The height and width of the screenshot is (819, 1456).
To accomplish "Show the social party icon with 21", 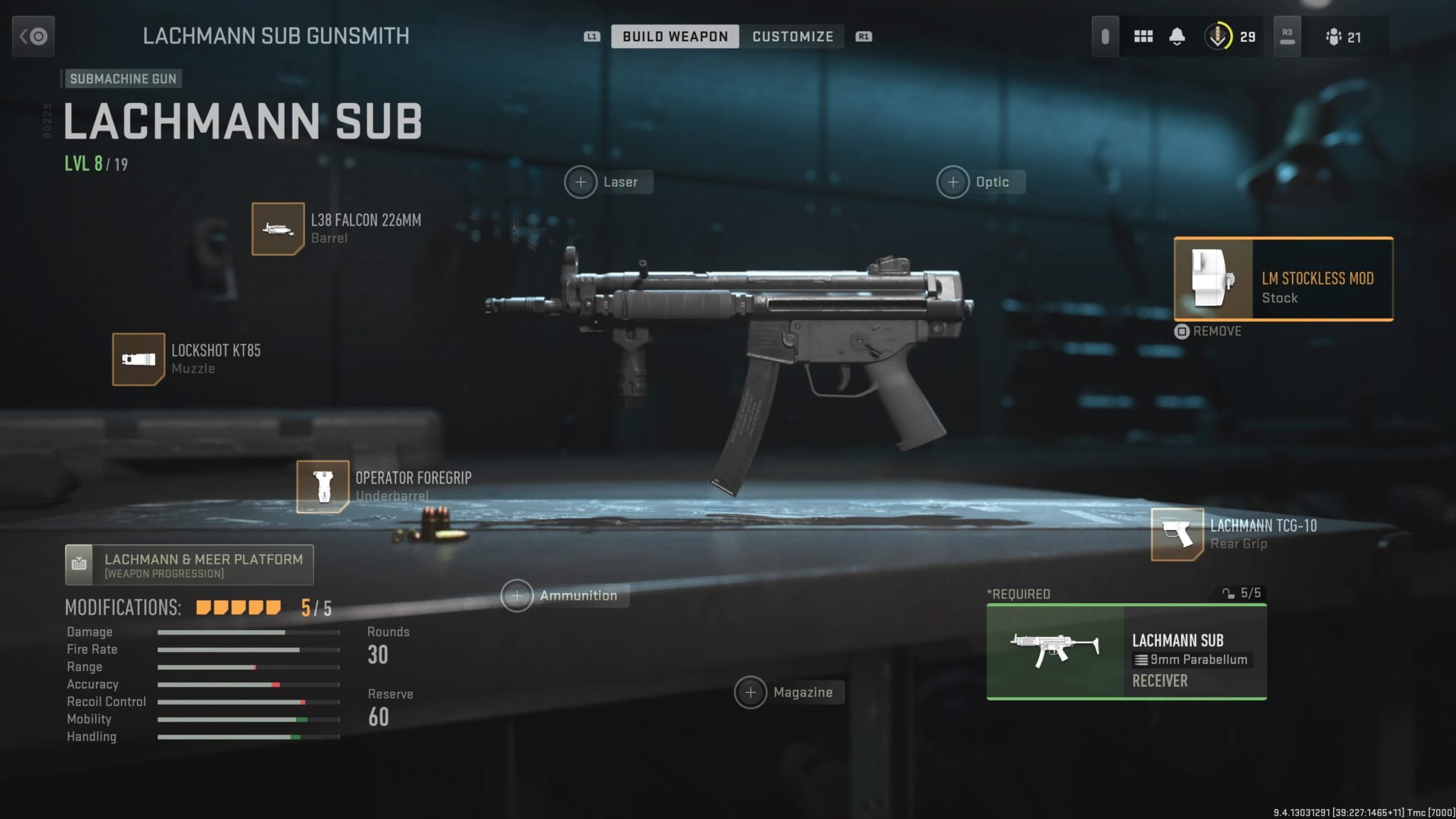I will pos(1342,37).
